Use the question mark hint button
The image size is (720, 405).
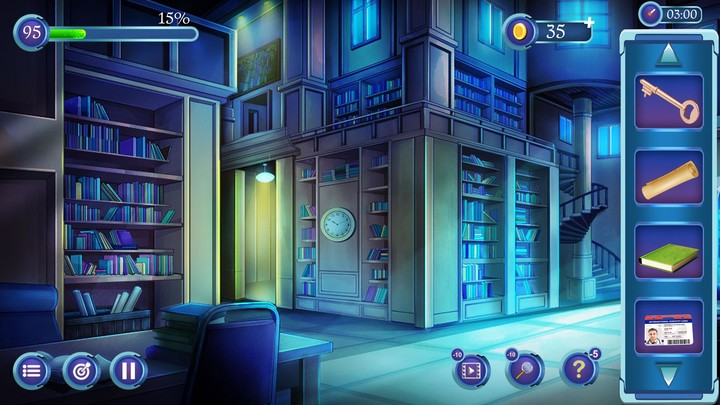578,371
